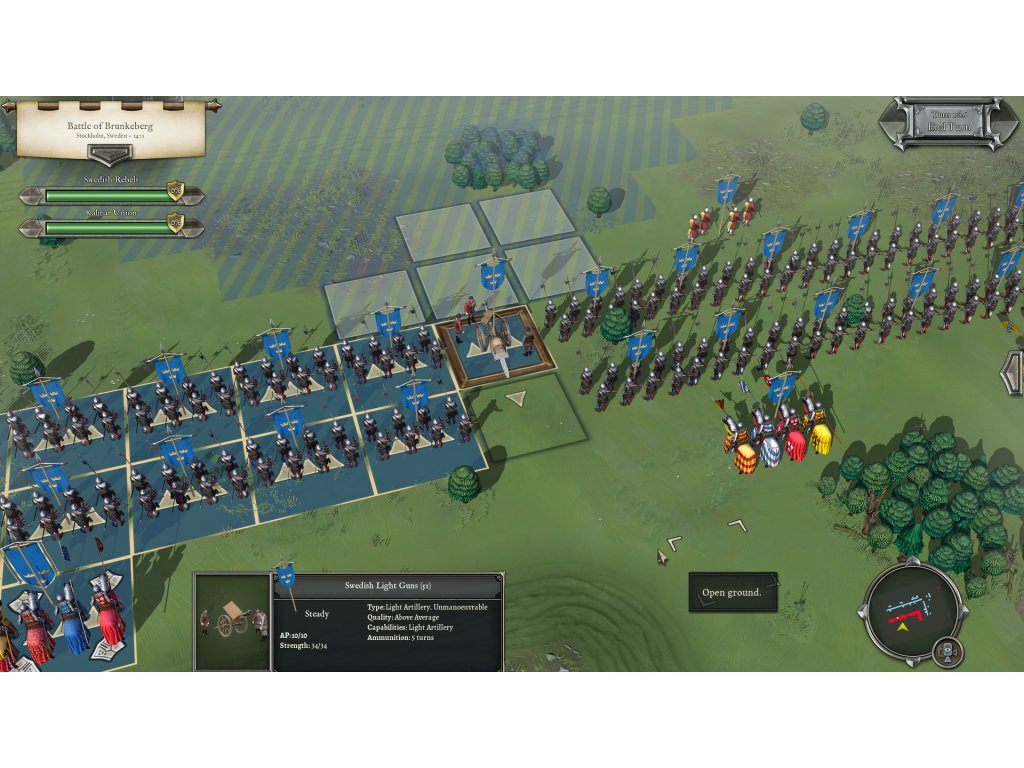Select the Swedish Light Guns unit portrait
Image resolution: width=1024 pixels, height=768 pixels.
pyautogui.click(x=232, y=622)
